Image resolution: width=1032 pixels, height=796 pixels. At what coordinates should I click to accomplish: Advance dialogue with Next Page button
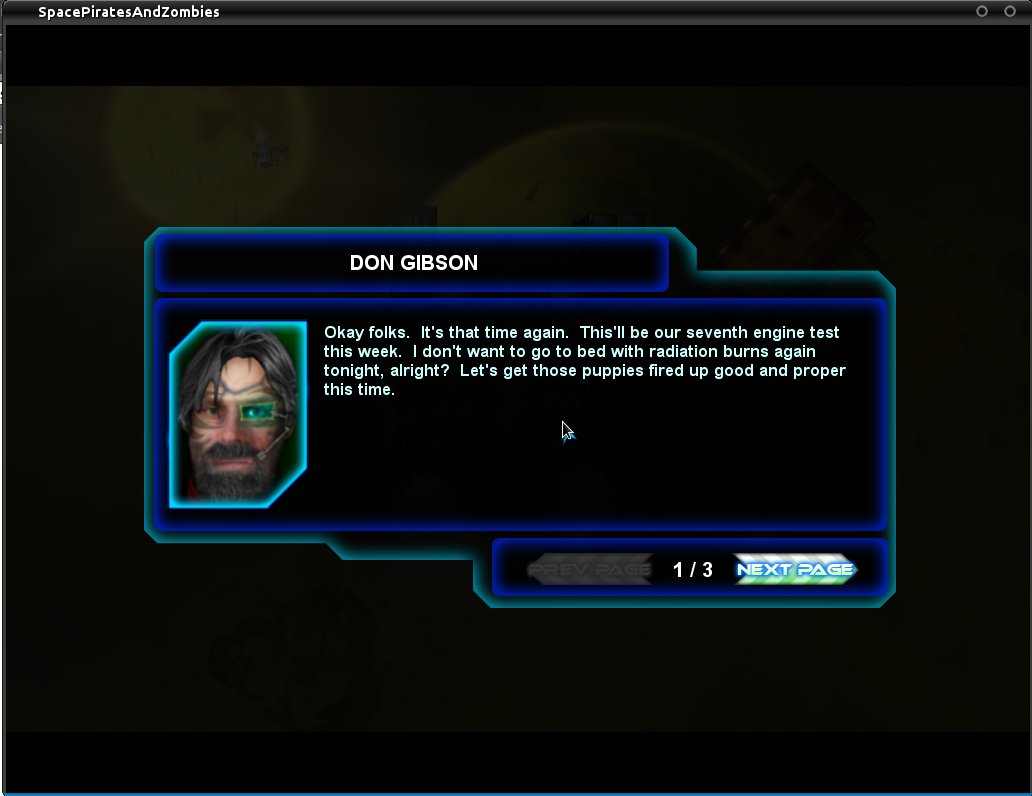795,569
